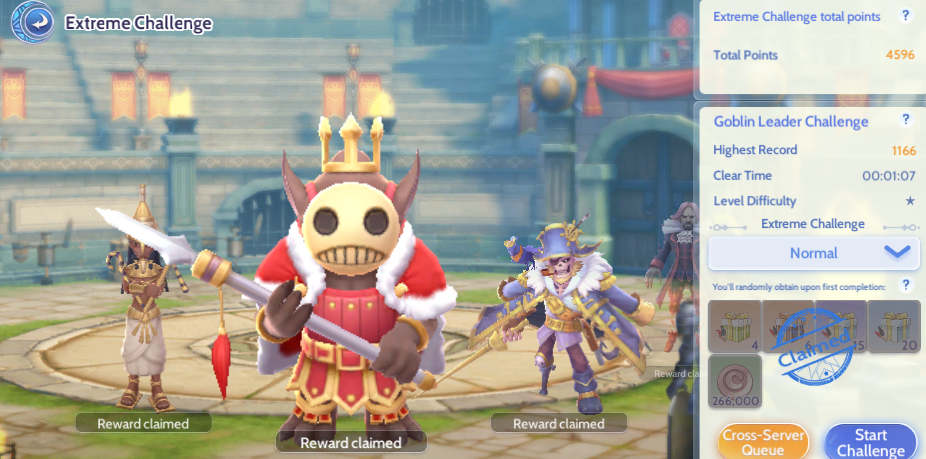
Task: Show help for first completion rewards
Action: click(x=906, y=286)
